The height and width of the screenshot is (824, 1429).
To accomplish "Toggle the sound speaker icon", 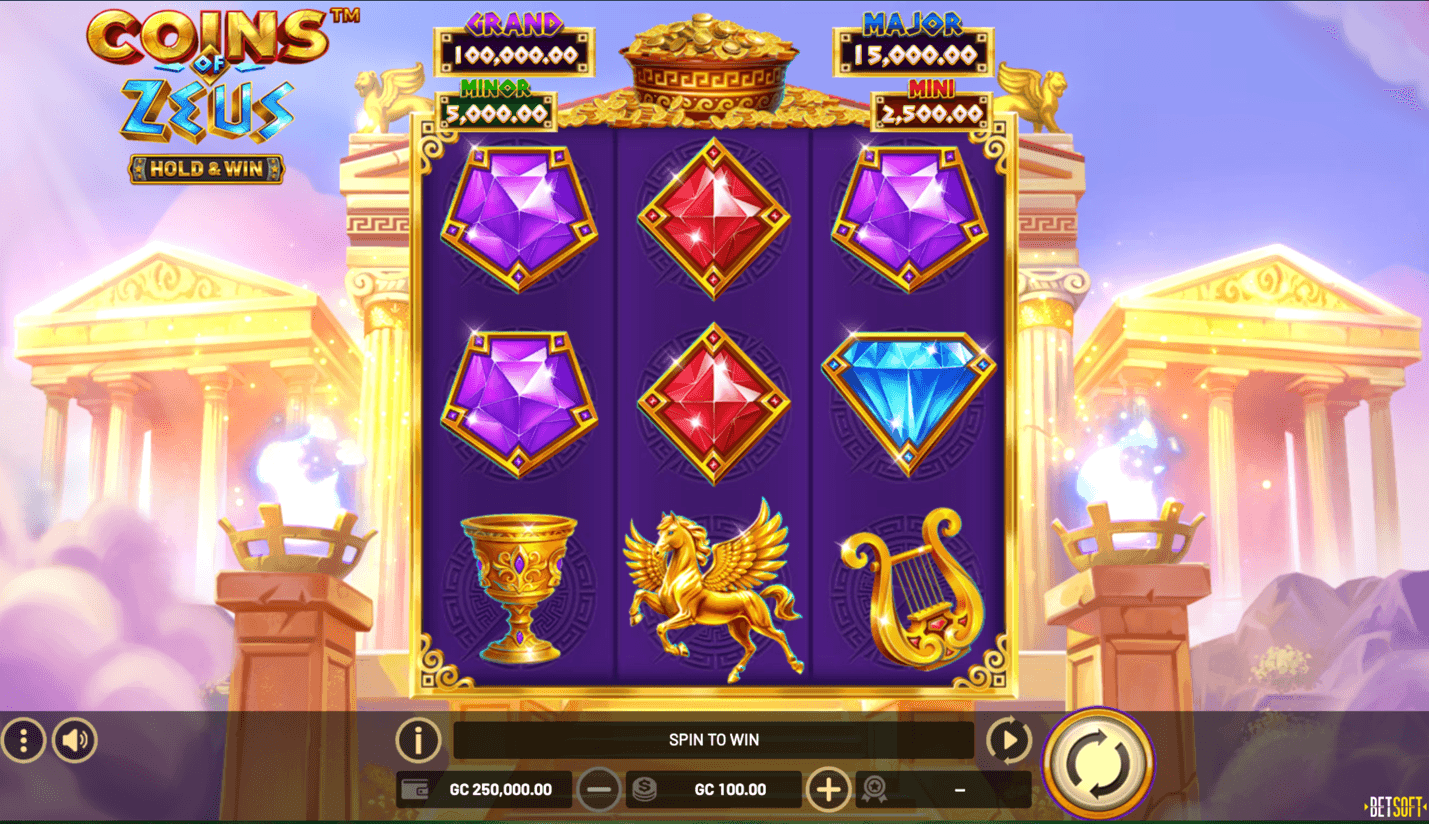I will [75, 740].
